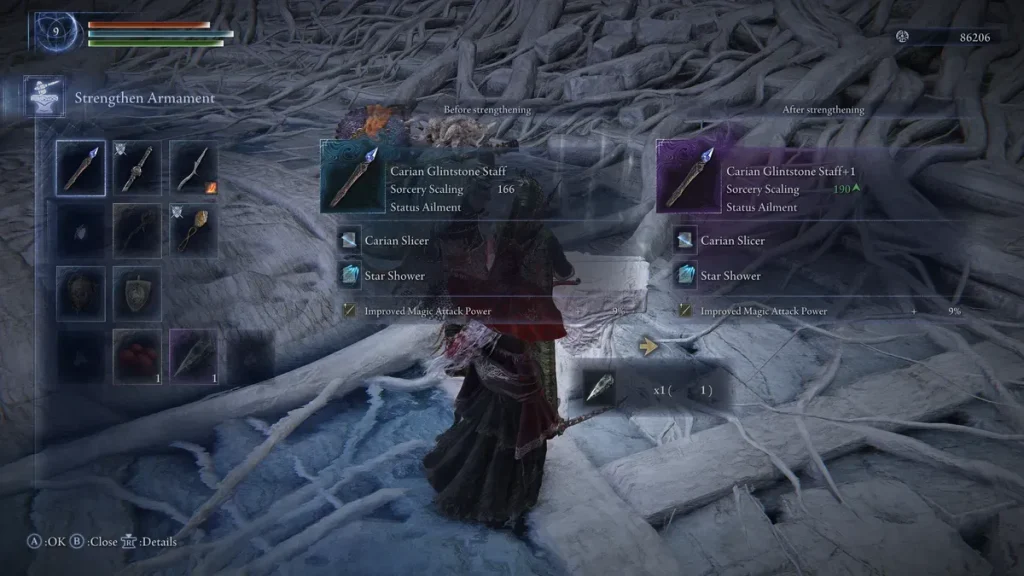This screenshot has height=576, width=1024.
Task: Choose the round wooden shield slot
Action: tap(81, 292)
